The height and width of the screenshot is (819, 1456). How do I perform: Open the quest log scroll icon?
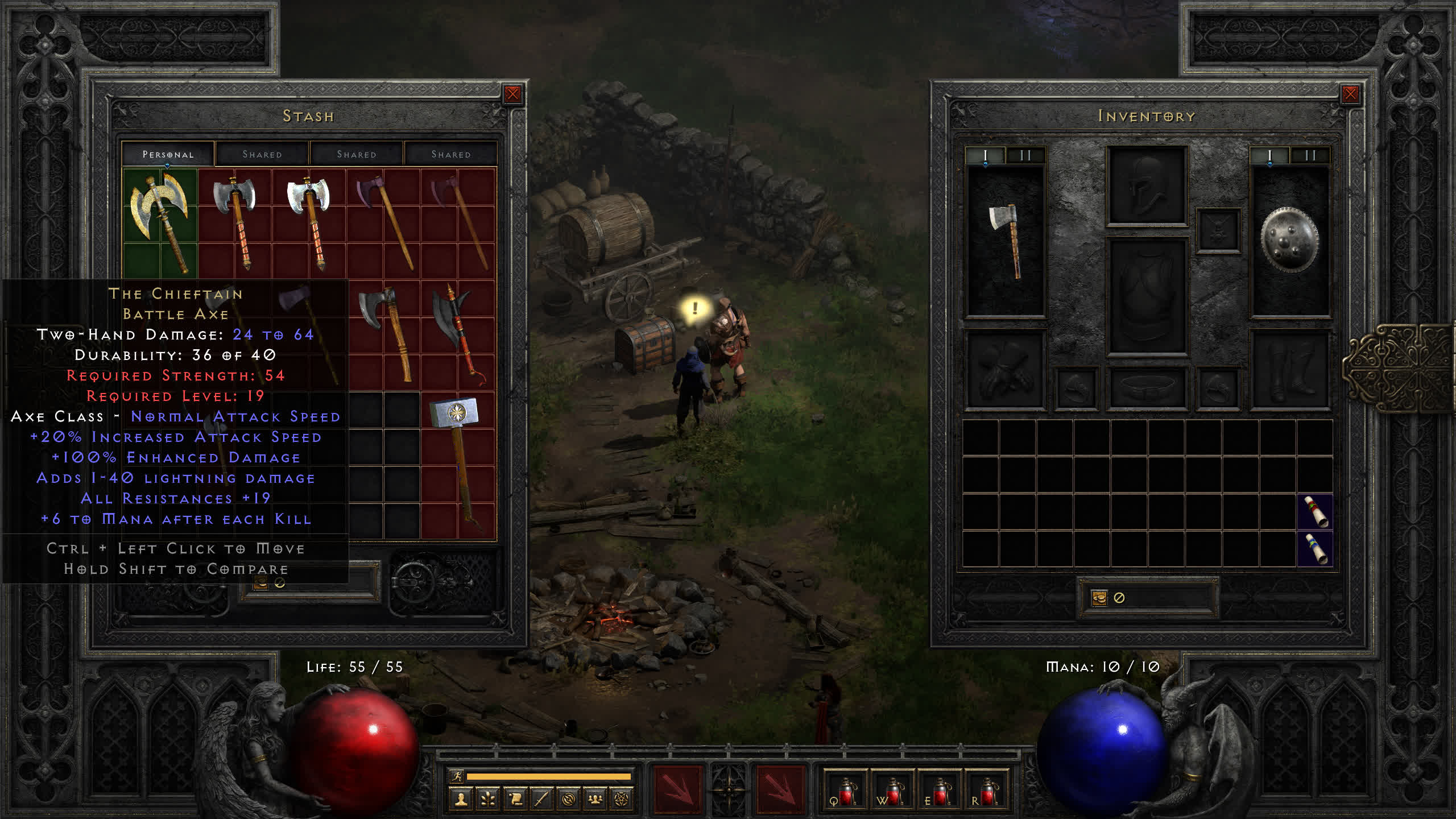click(x=515, y=800)
